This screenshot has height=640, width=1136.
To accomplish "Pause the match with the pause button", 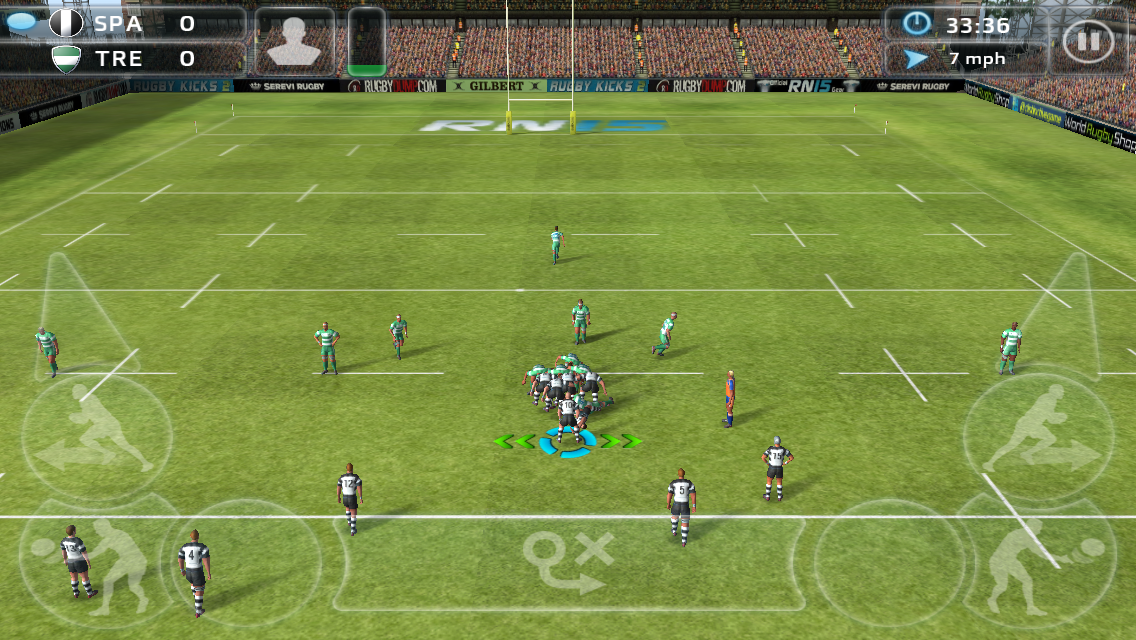I will (1088, 42).
